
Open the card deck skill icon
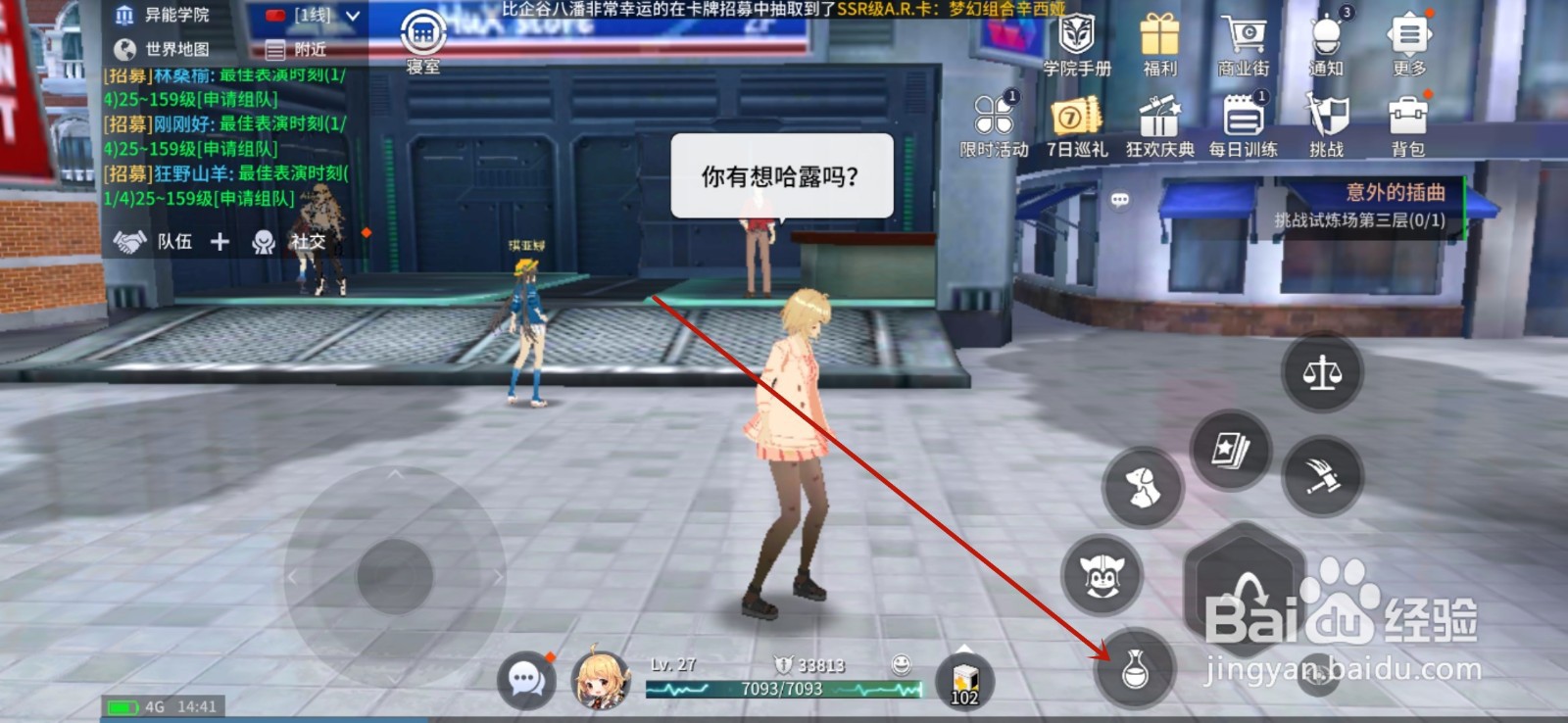(1232, 453)
